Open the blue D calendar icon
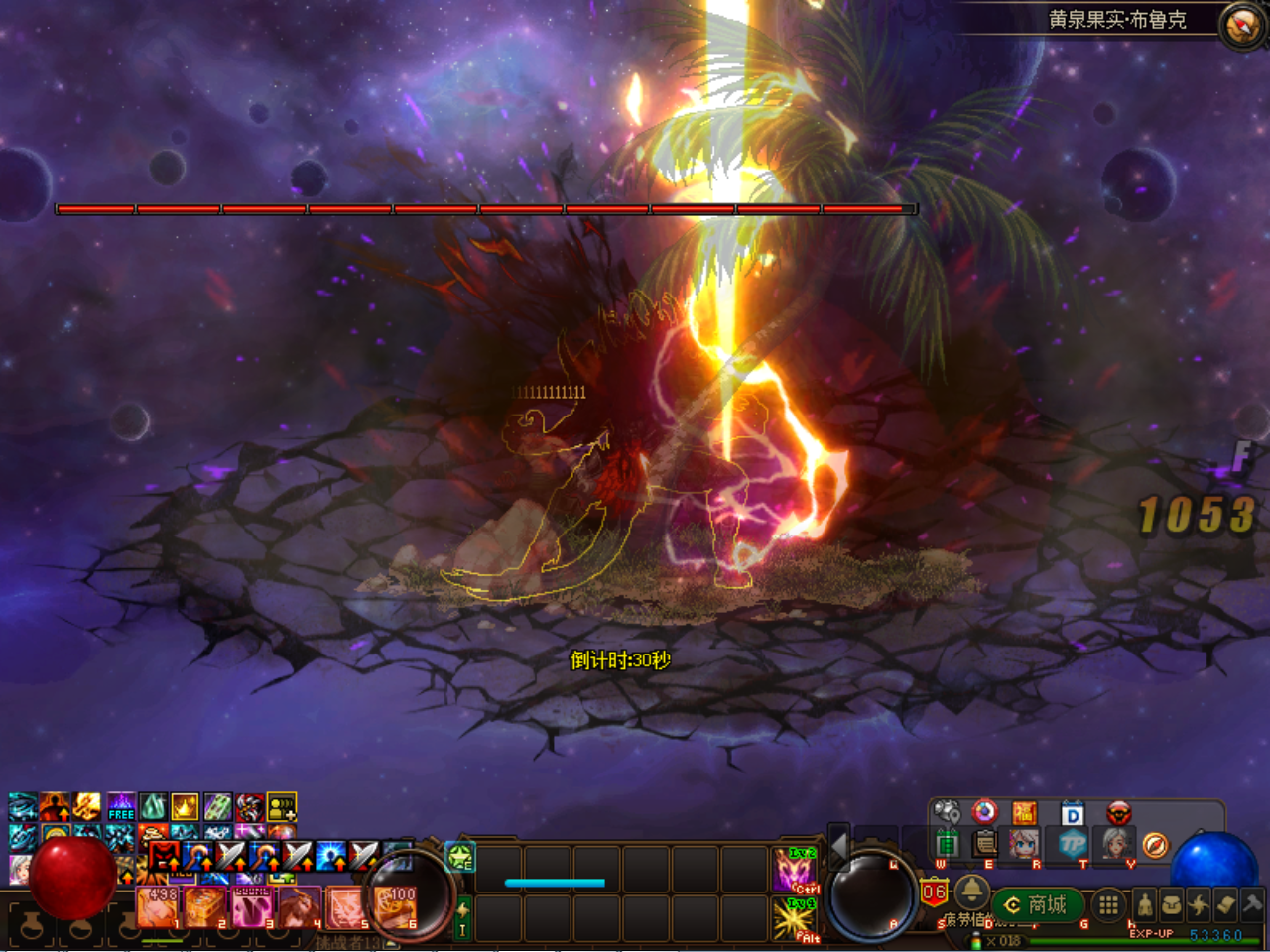This screenshot has width=1270, height=952. (1073, 814)
